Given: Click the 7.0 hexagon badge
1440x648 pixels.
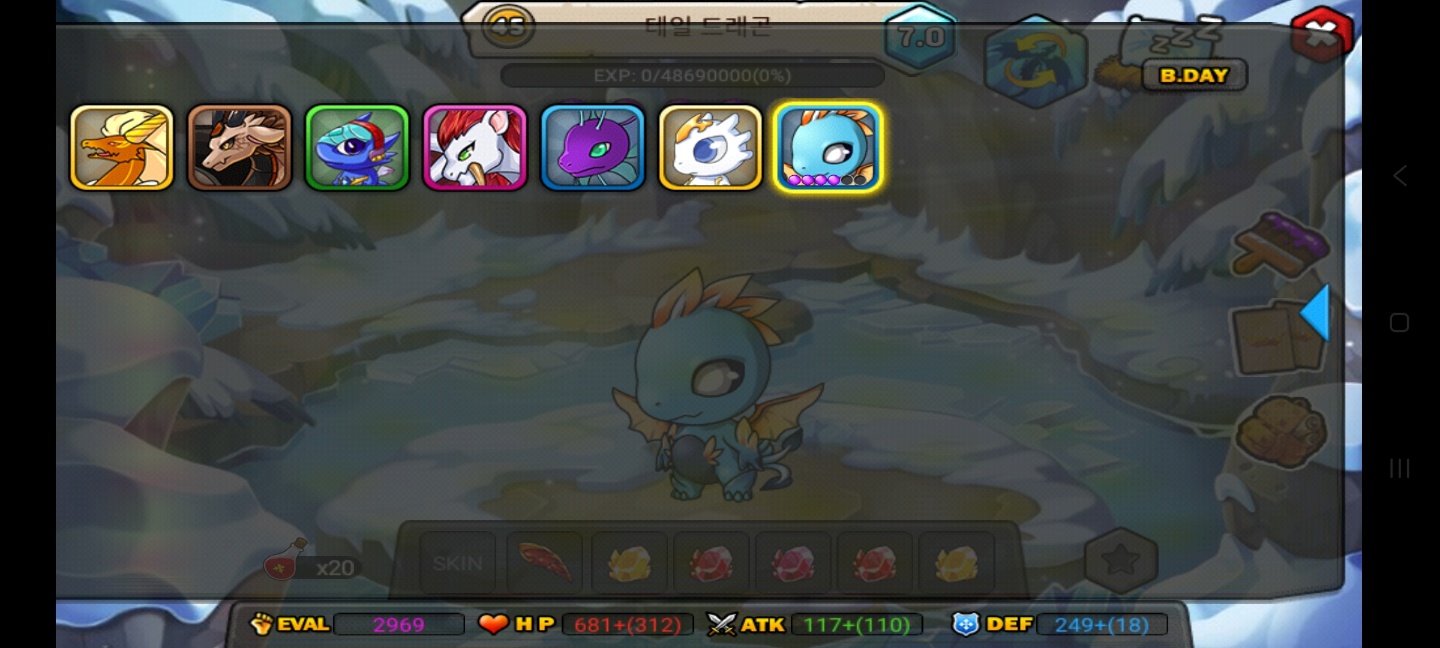Looking at the screenshot, I should [x=921, y=38].
